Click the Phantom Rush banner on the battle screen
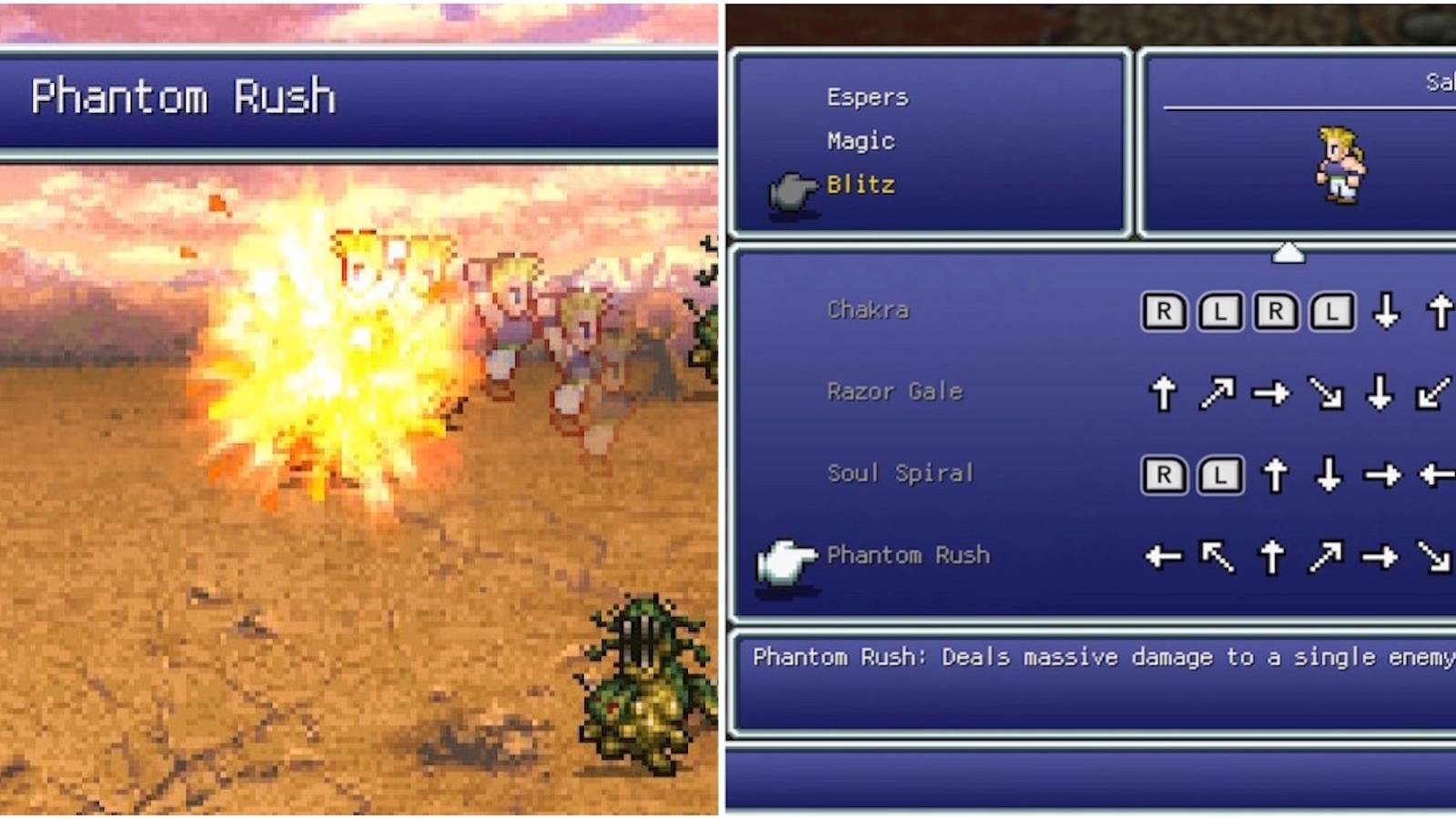This screenshot has height=819, width=1456. [x=182, y=96]
